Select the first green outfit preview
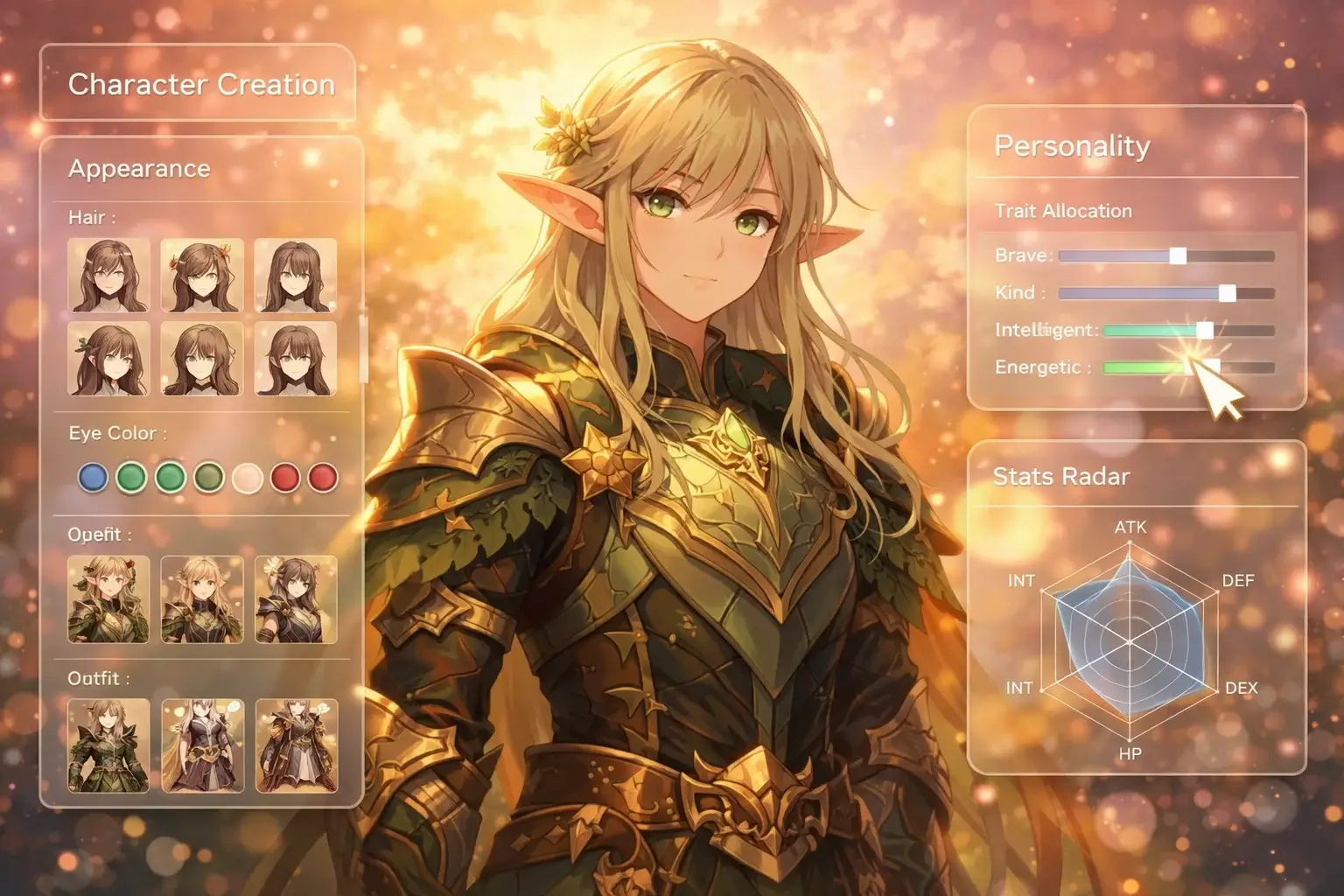Viewport: 1344px width, 896px height. 108,598
